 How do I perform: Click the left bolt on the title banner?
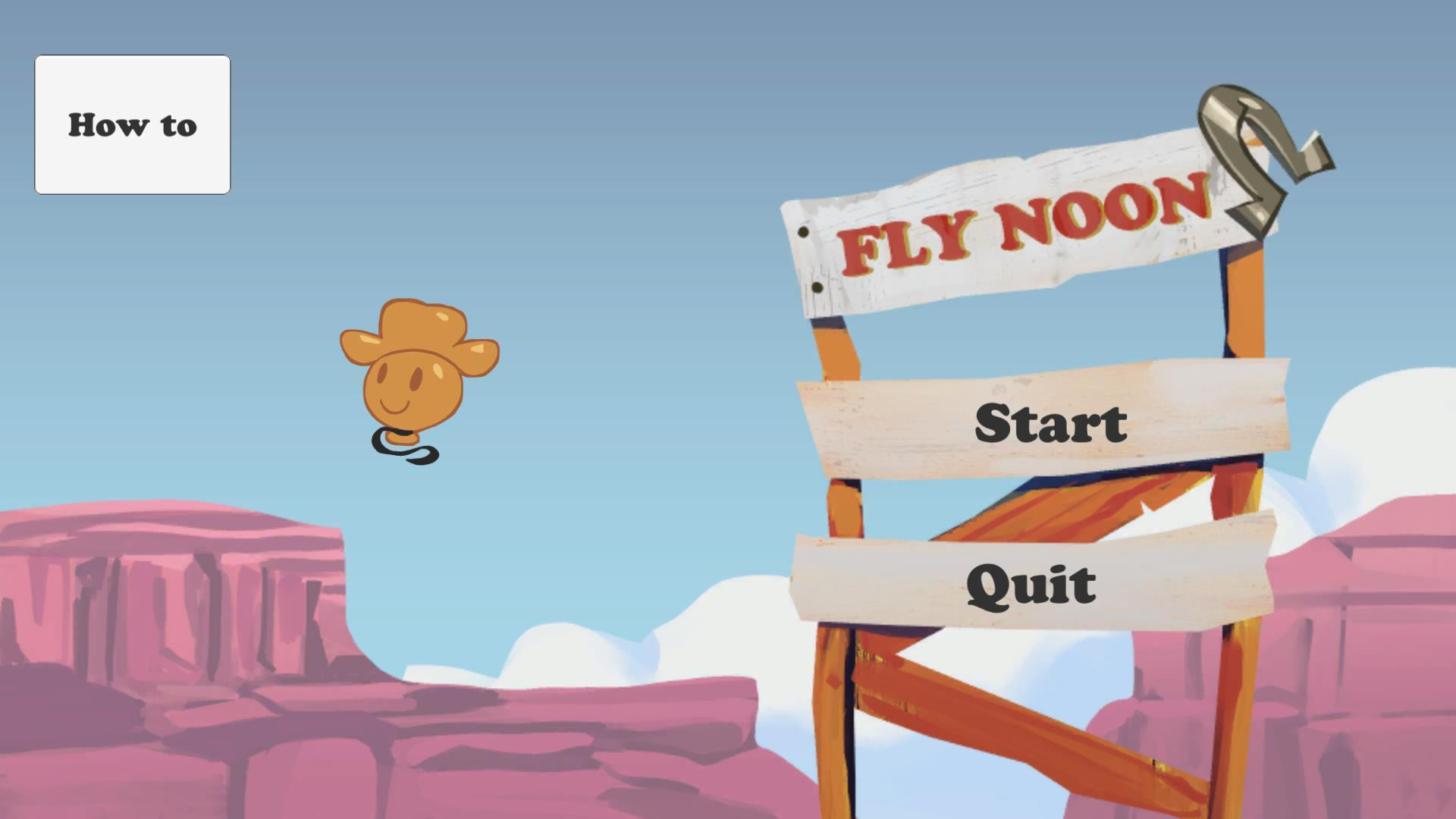point(804,231)
